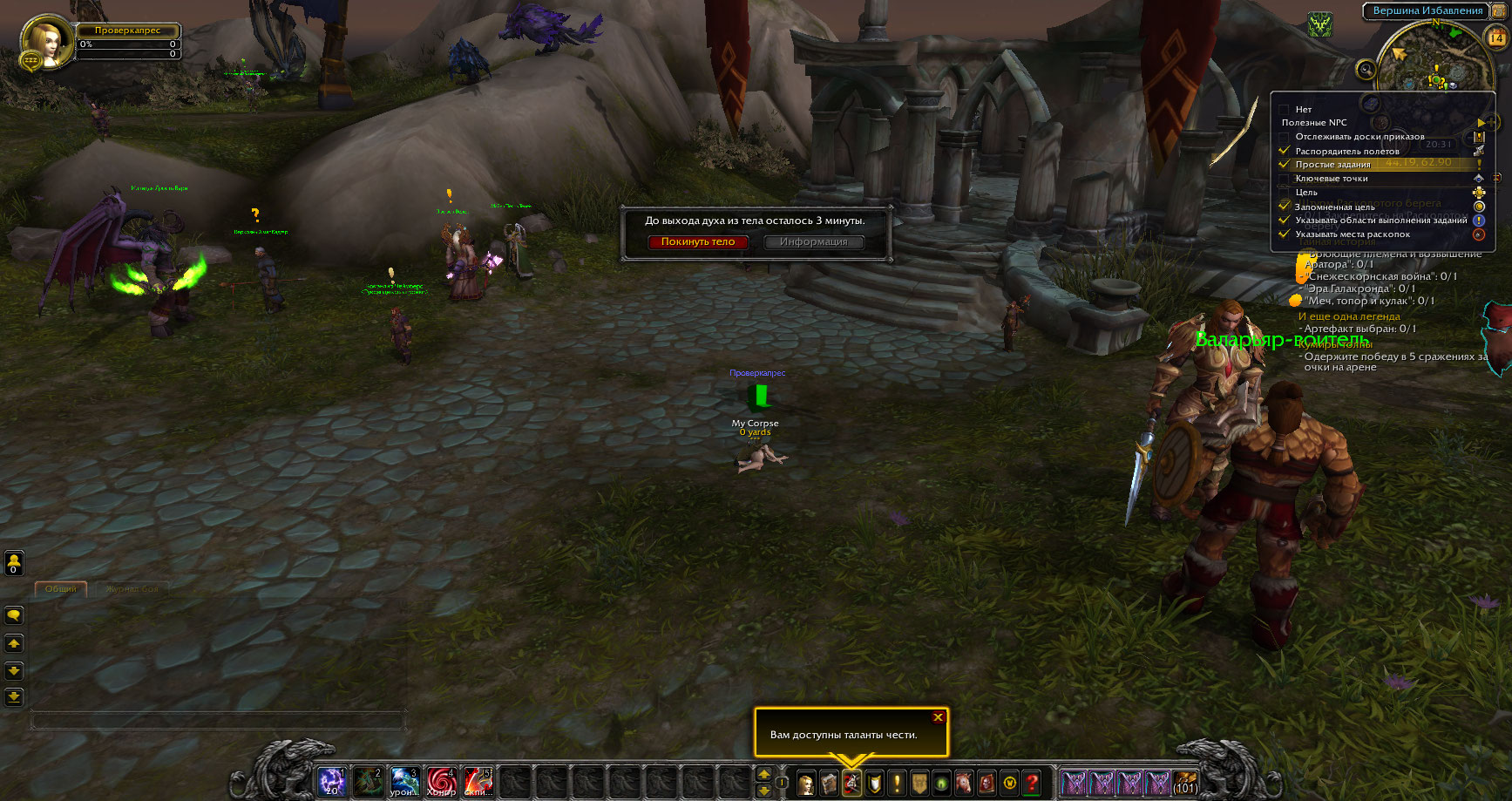Click the player portrait of Проверкапрес

44,41
